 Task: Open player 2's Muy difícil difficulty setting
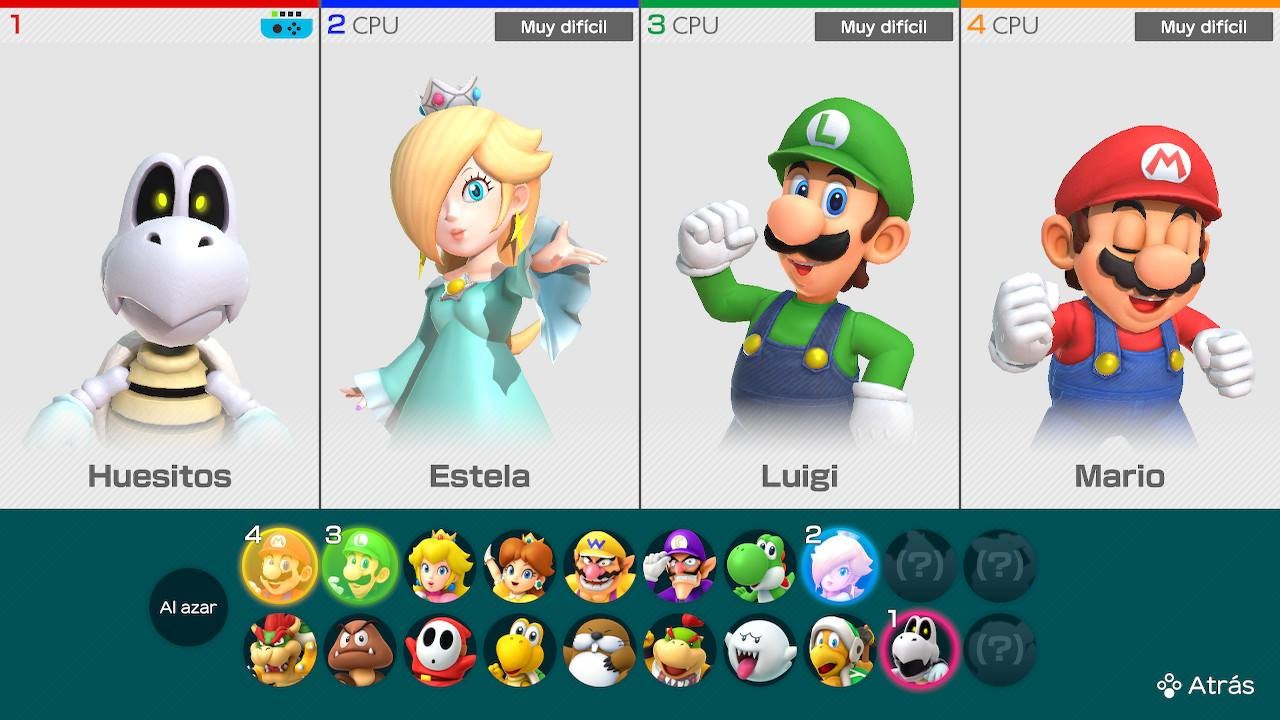click(x=563, y=27)
